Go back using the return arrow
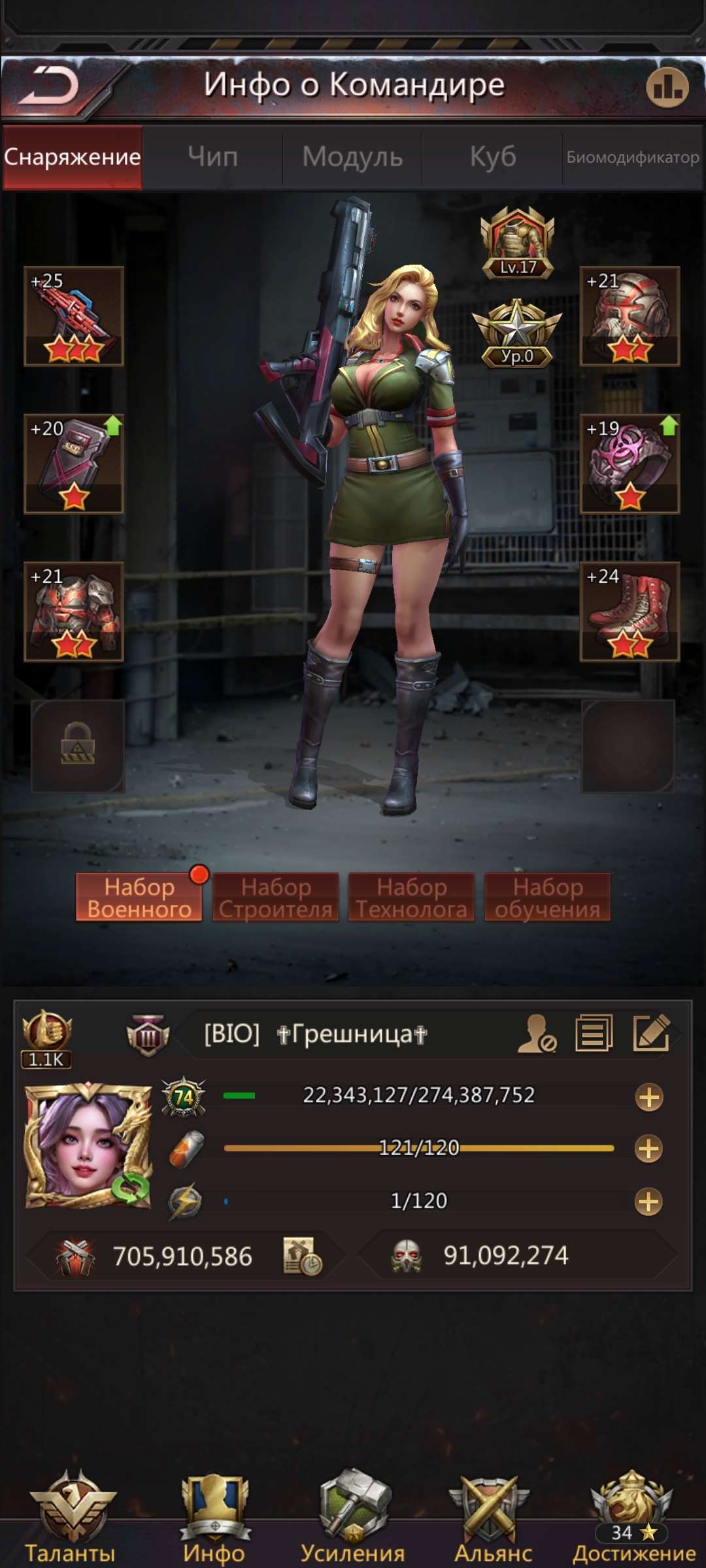Screen dimensions: 706x1568 click(50, 86)
